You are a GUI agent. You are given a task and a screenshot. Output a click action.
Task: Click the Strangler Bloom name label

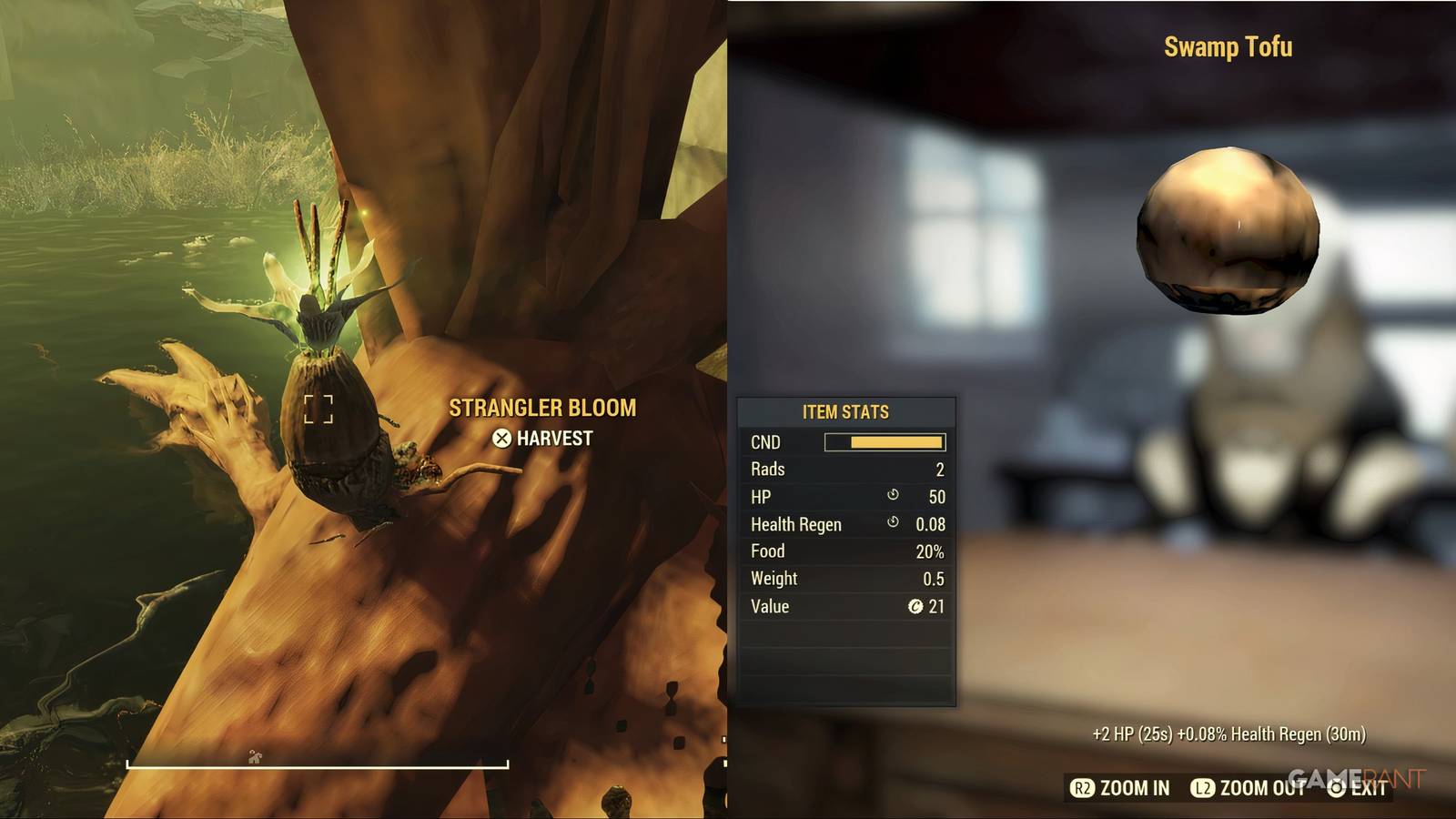coord(541,408)
